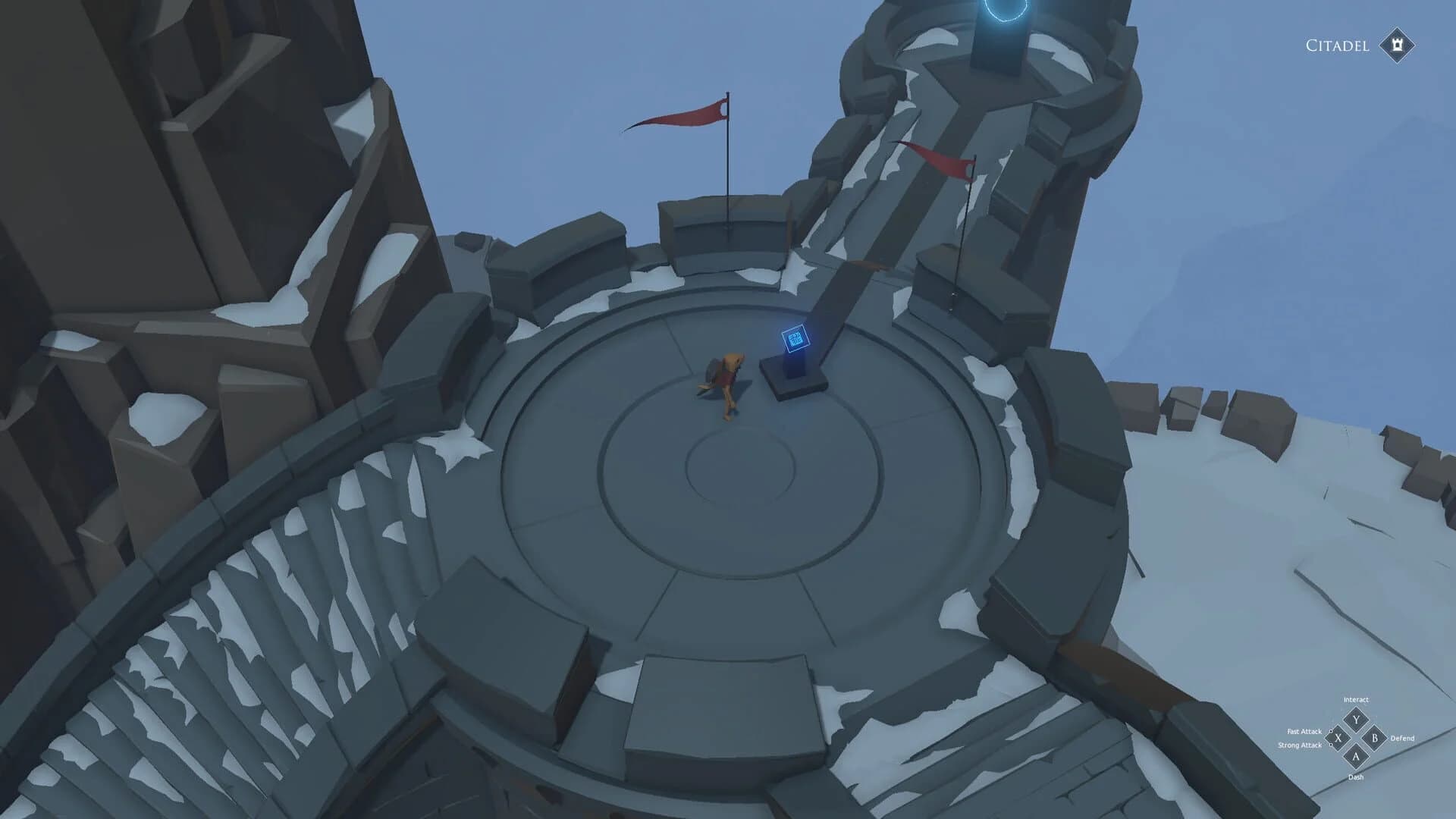
Task: Click the Fast Attack action label
Action: tap(1306, 731)
